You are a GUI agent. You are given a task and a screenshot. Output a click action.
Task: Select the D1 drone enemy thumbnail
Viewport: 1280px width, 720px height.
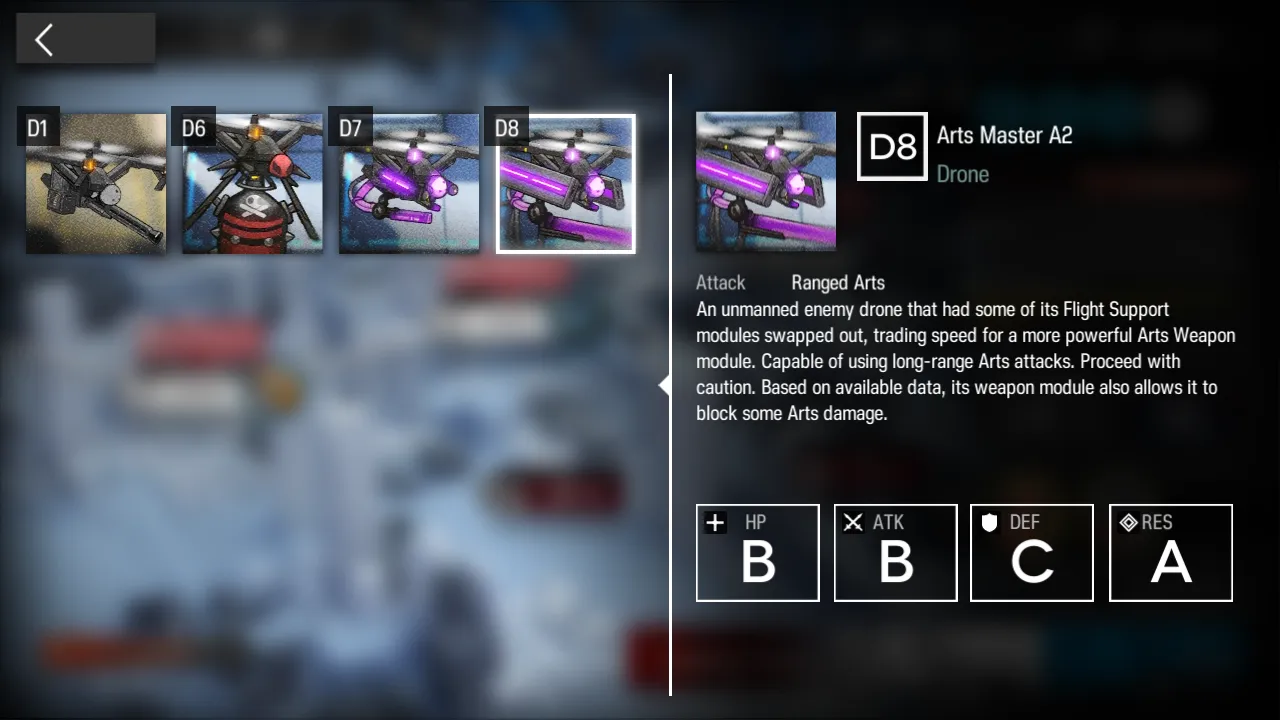[x=96, y=184]
